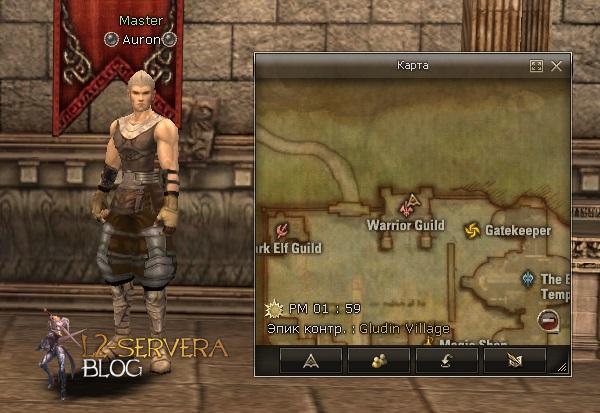Click the Warrior Guild map marker

point(406,208)
